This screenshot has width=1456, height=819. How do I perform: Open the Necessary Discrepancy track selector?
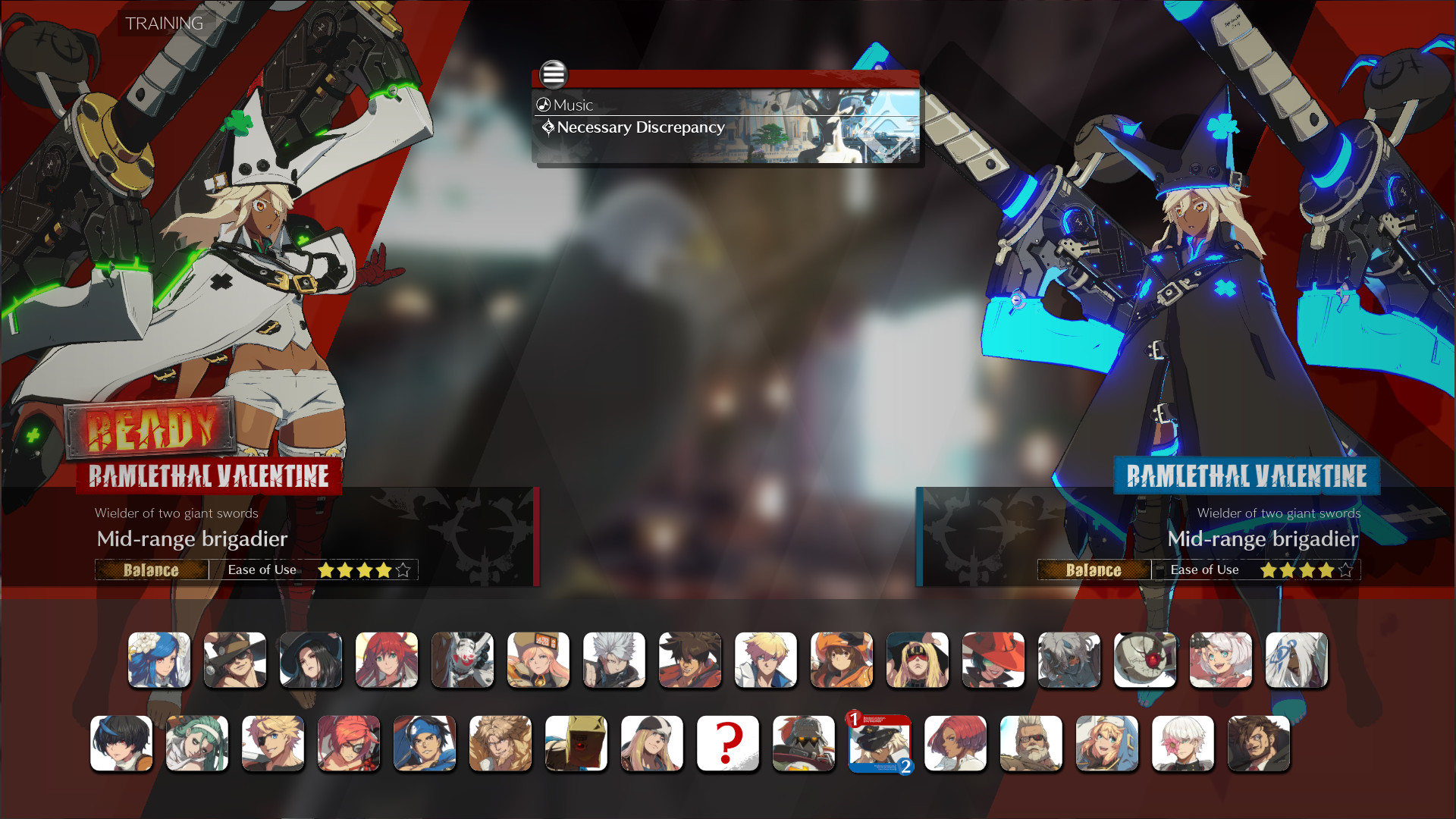[x=639, y=127]
